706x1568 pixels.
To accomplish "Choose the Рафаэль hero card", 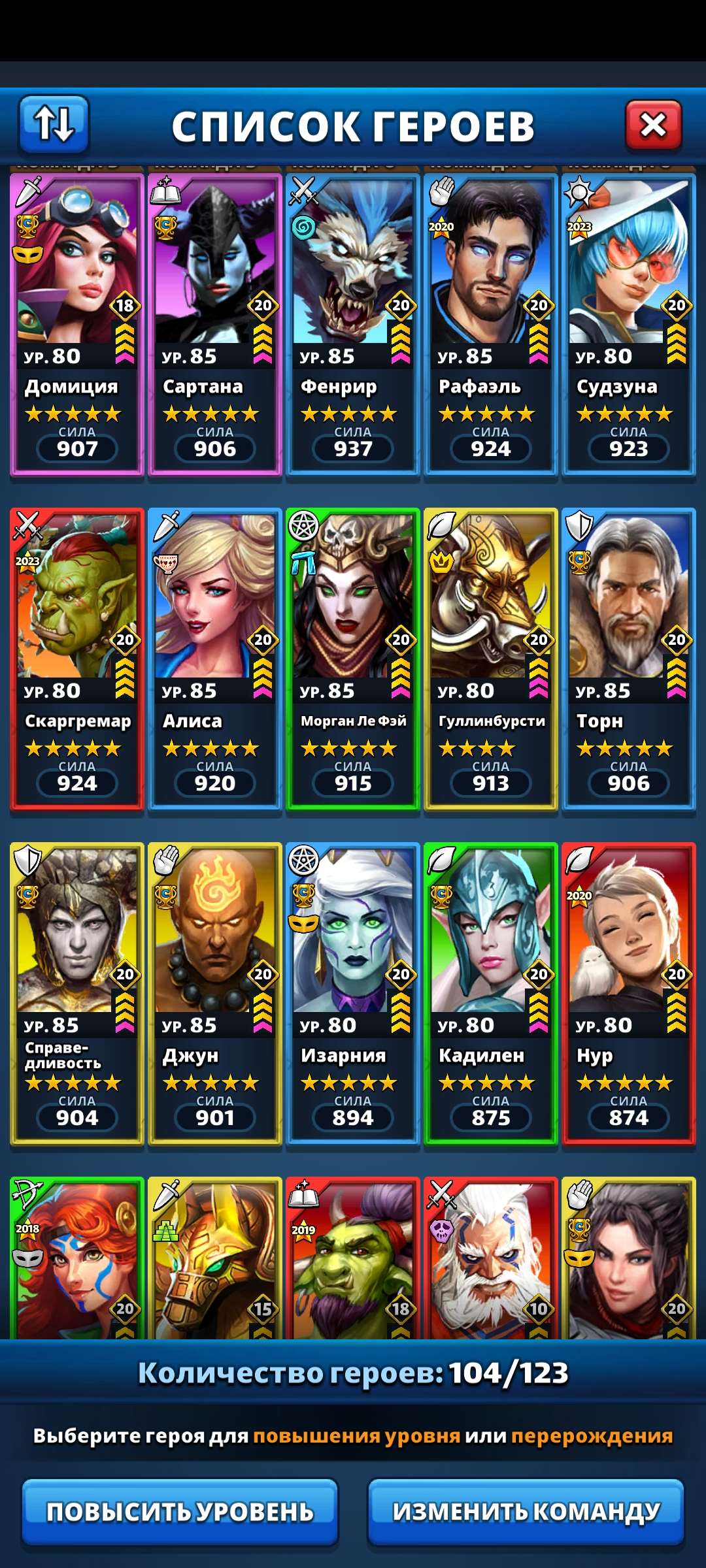I will click(x=491, y=323).
